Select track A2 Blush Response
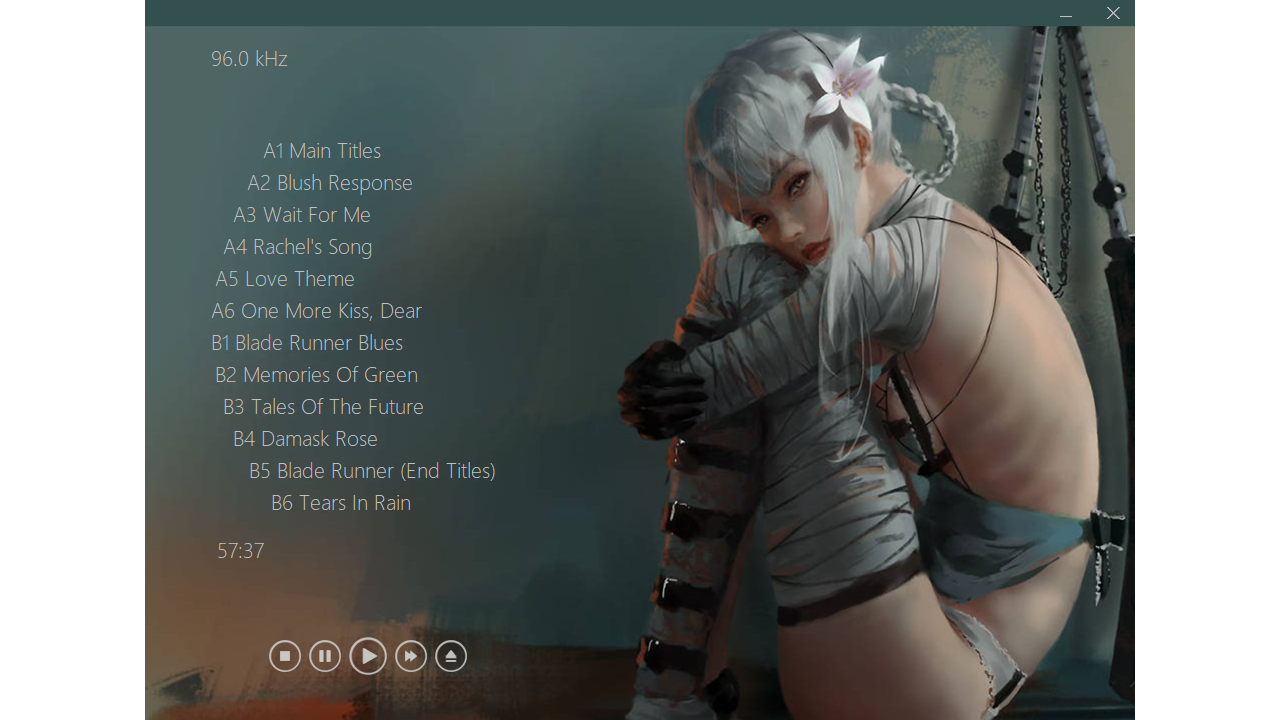 click(330, 183)
